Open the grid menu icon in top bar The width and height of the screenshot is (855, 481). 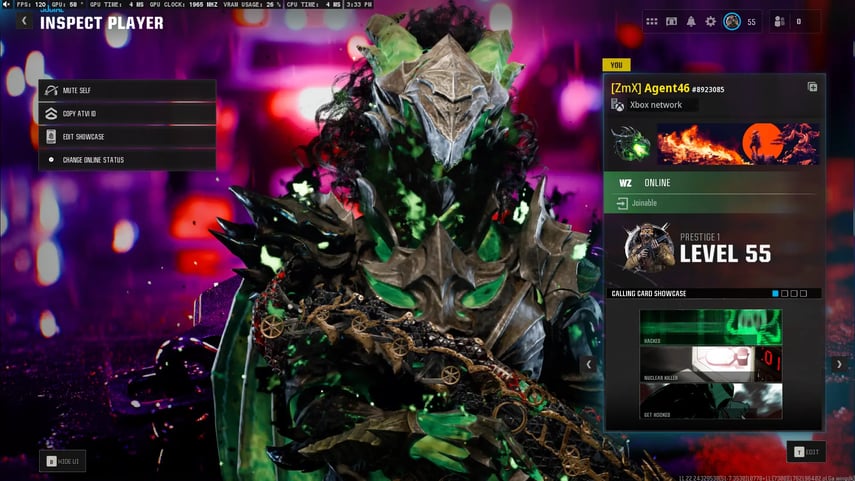tap(652, 21)
